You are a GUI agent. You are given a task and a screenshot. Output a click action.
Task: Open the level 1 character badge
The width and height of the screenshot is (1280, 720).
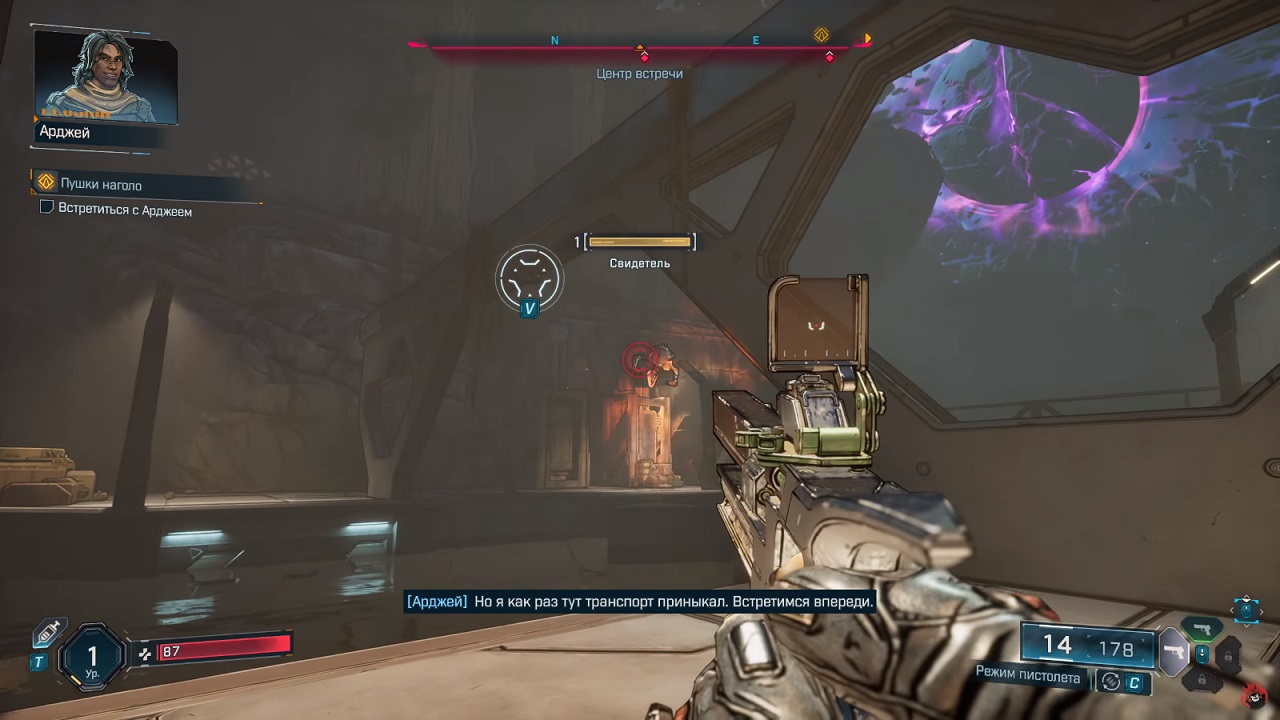[x=92, y=657]
